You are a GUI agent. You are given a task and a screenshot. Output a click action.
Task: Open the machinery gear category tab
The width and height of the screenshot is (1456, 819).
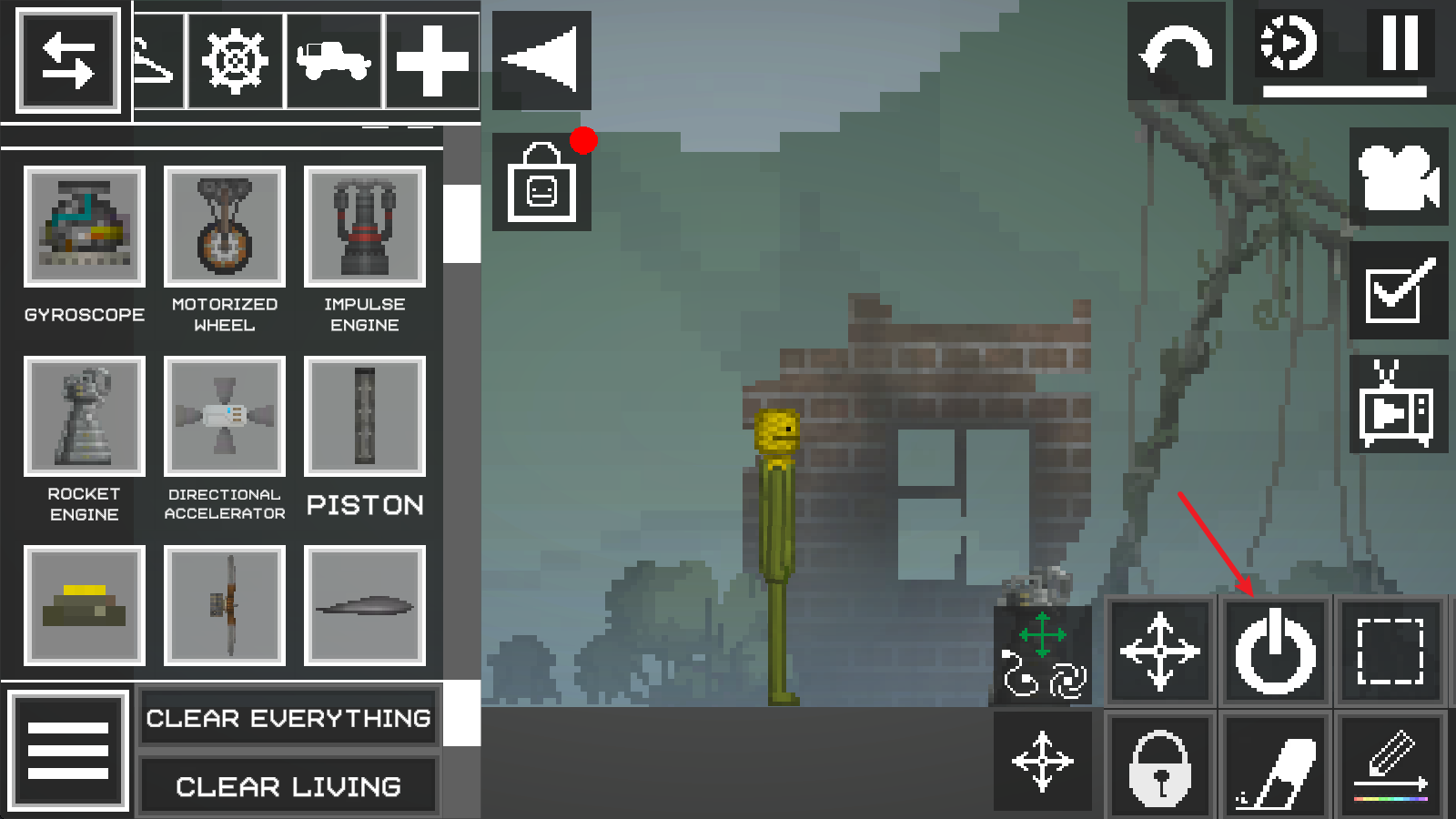[235, 61]
